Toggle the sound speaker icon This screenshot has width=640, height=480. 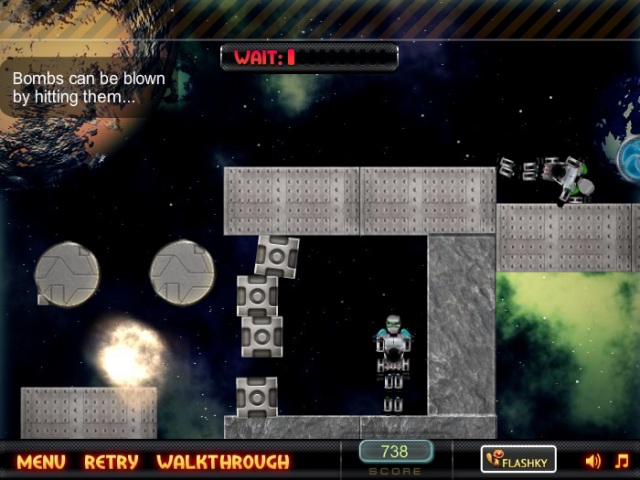(593, 461)
